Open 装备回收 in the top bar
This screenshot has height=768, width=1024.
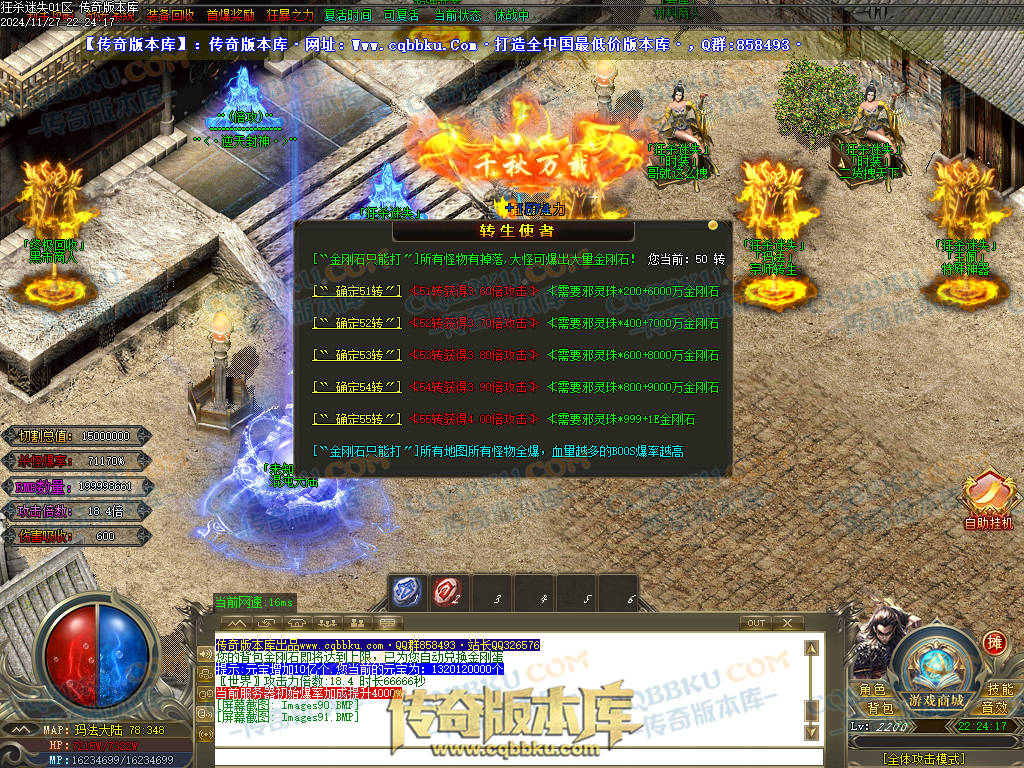coord(171,16)
